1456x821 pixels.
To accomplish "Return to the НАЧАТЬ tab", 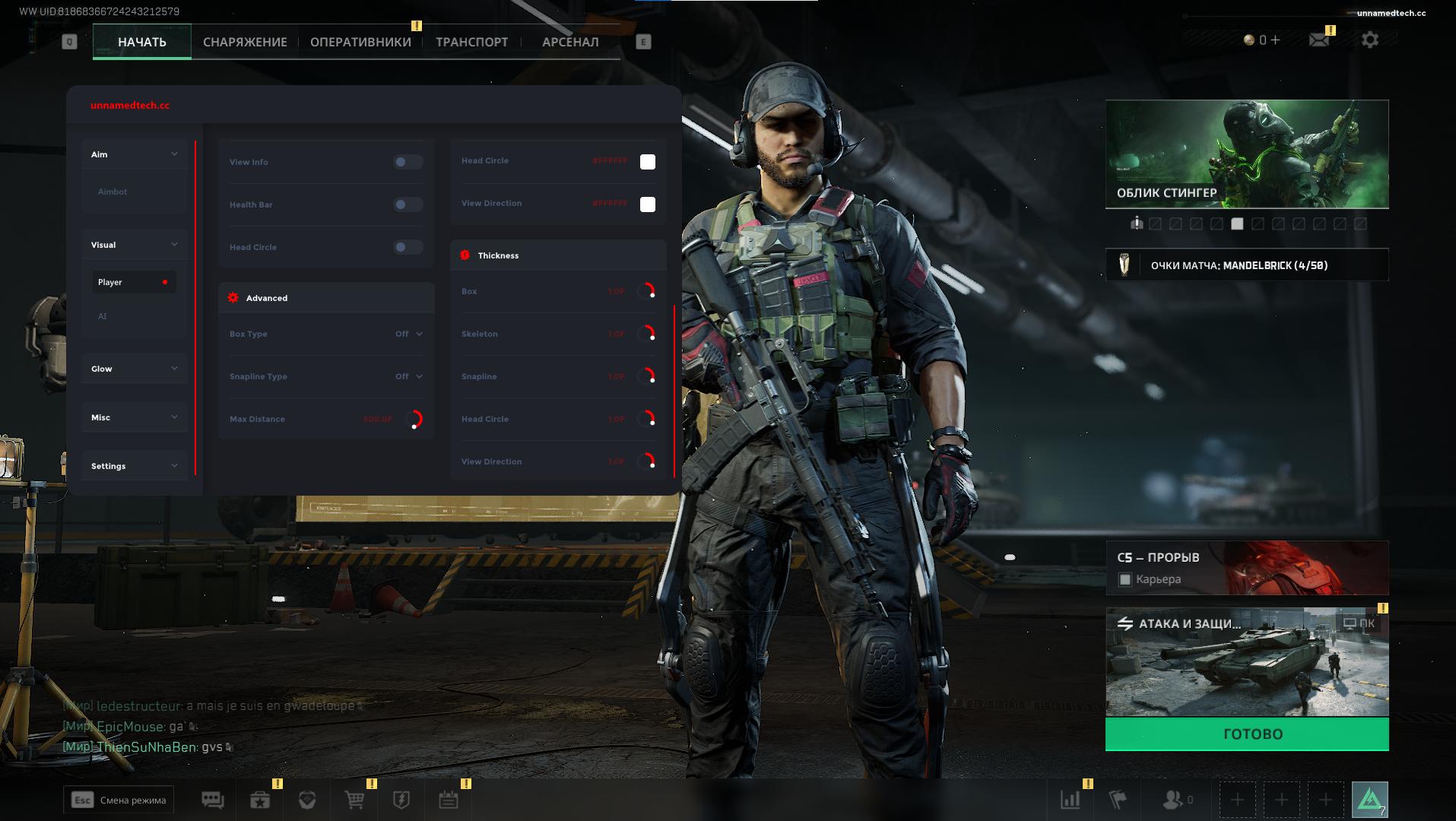I will (142, 43).
